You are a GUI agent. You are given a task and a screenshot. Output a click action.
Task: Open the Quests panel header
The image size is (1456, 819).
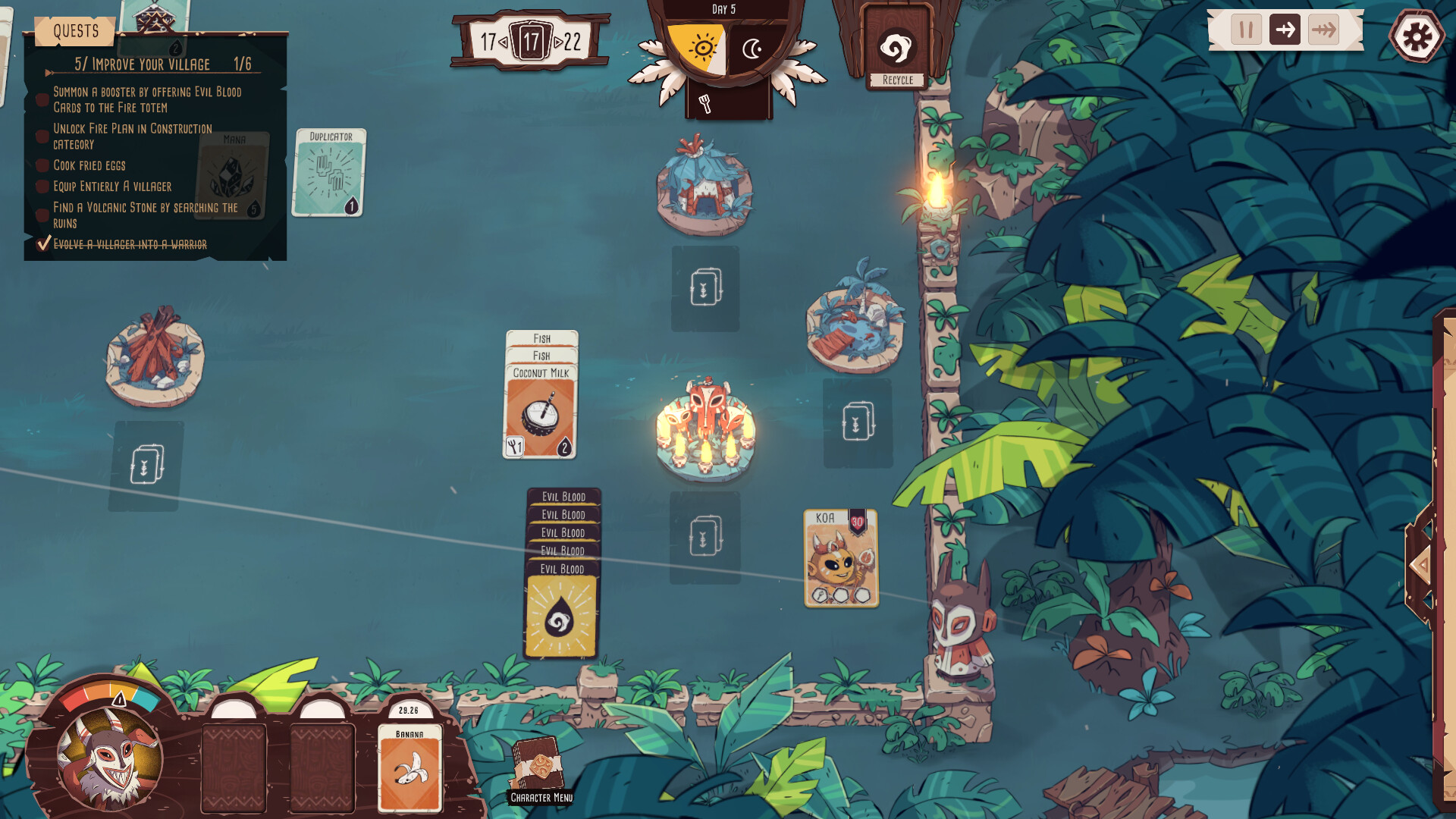pyautogui.click(x=75, y=31)
